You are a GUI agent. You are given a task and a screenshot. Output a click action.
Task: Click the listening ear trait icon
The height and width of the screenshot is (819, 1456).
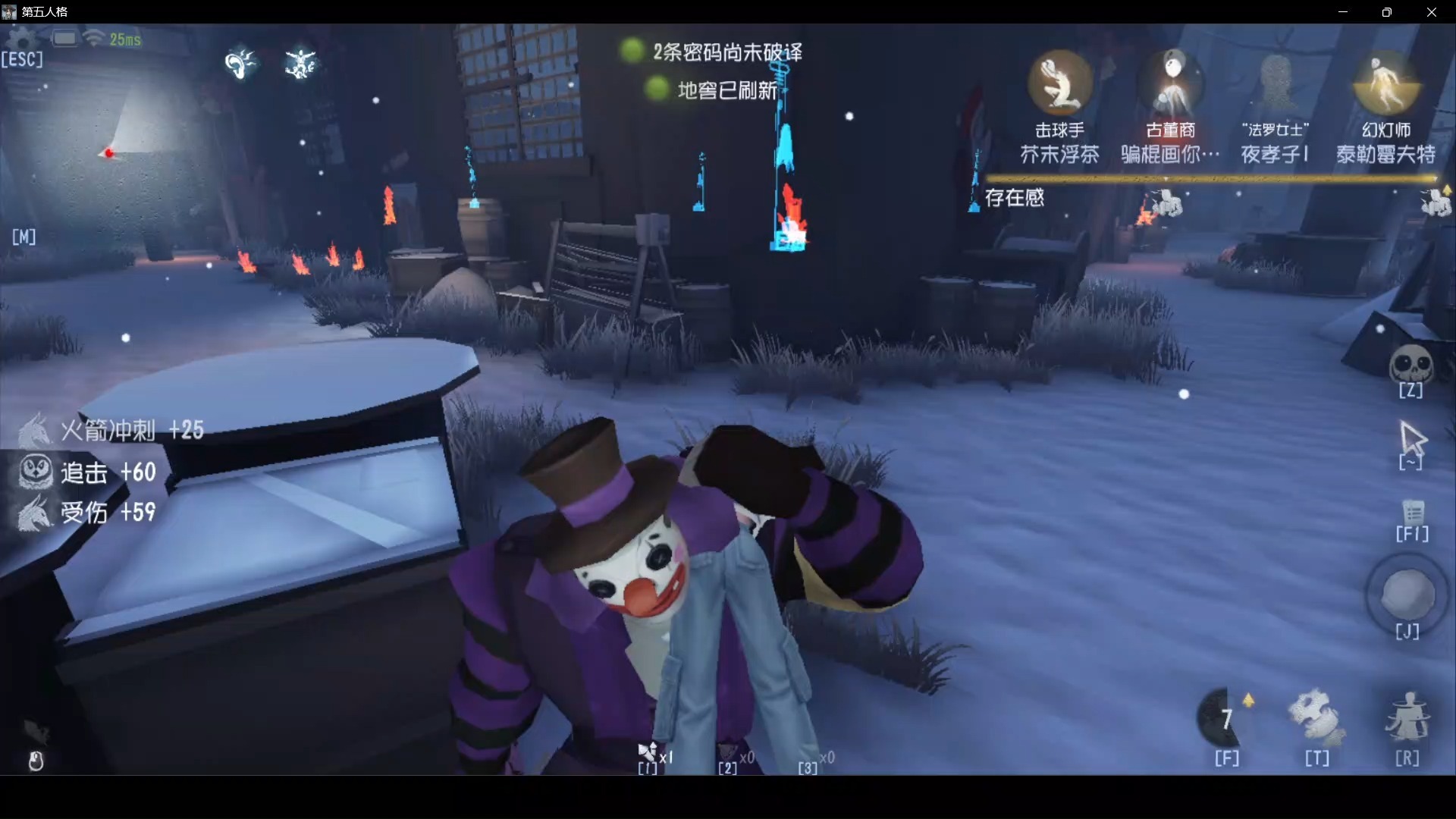pyautogui.click(x=241, y=63)
